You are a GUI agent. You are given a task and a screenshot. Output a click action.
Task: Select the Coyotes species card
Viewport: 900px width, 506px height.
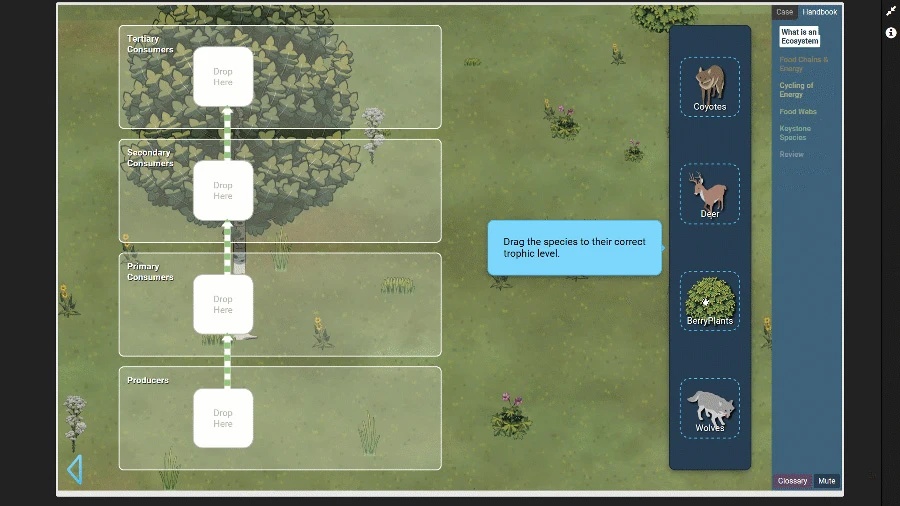[x=710, y=86]
